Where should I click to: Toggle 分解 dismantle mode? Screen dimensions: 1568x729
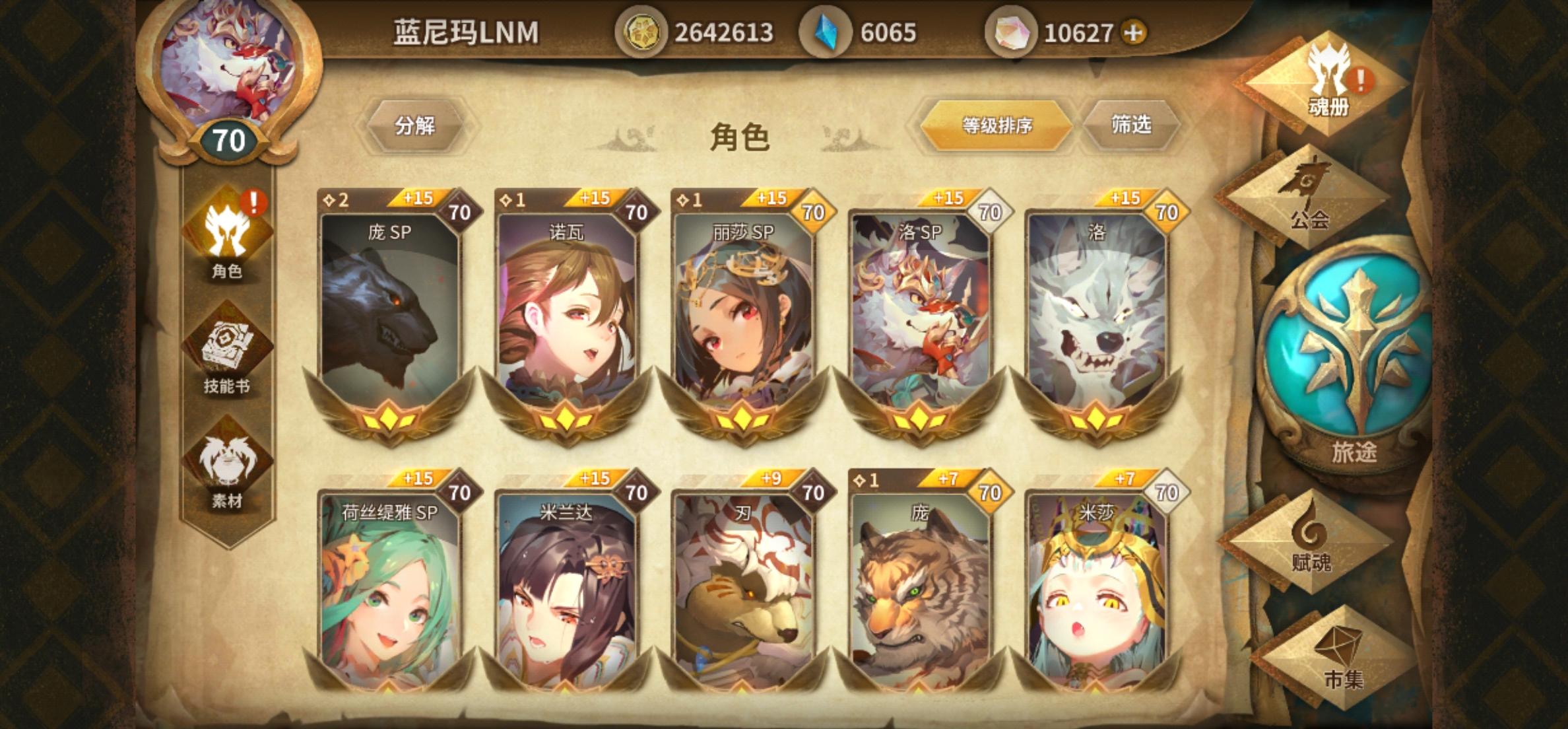pyautogui.click(x=418, y=127)
